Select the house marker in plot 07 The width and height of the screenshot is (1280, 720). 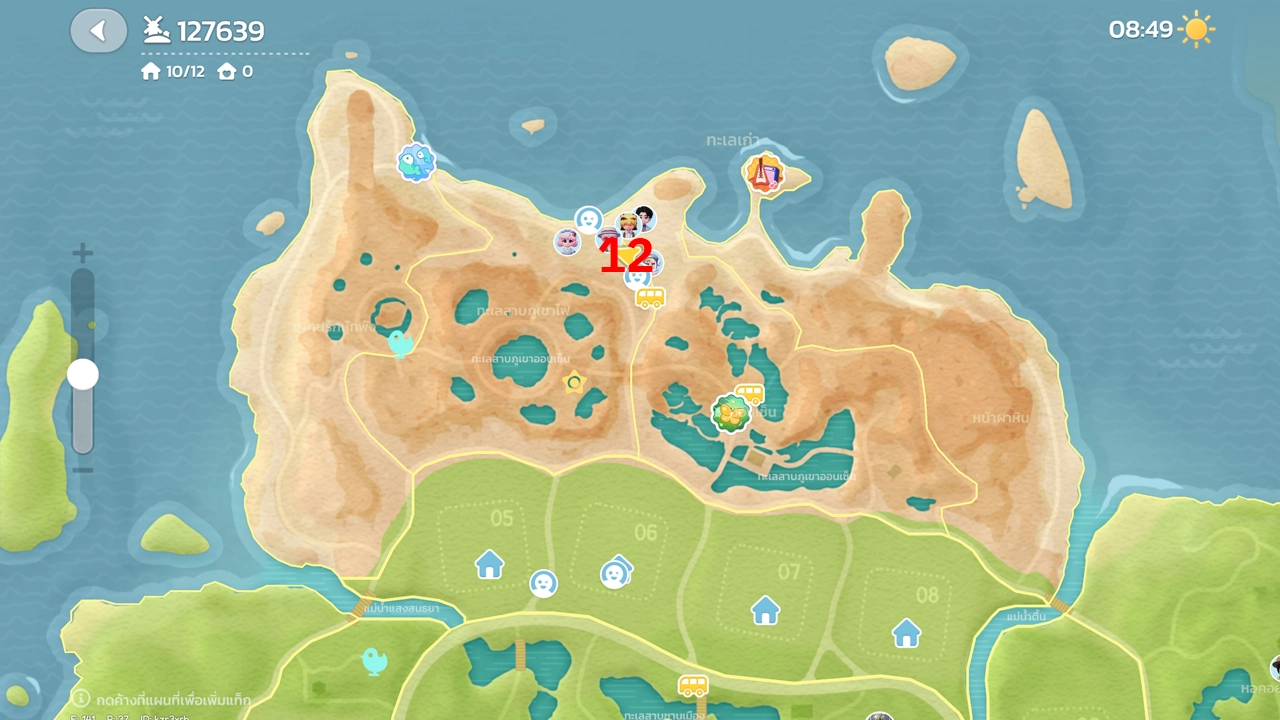(x=765, y=609)
